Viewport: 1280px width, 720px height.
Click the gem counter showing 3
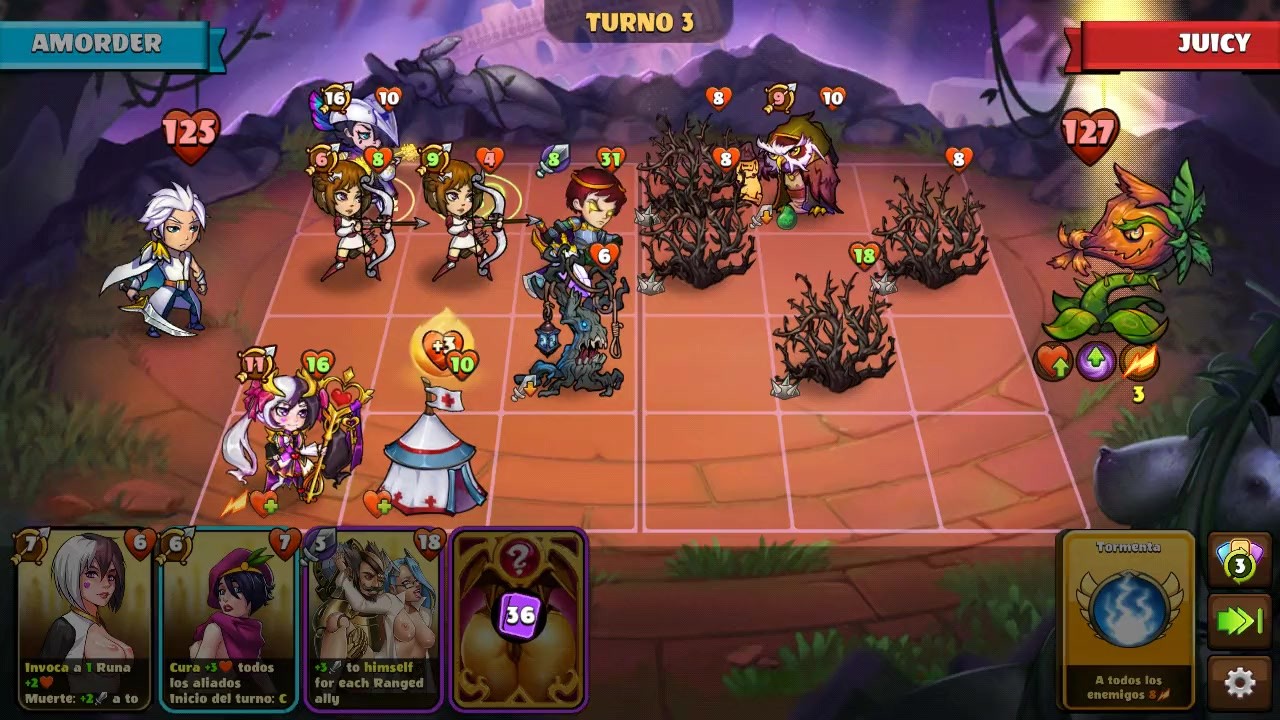tap(1239, 563)
